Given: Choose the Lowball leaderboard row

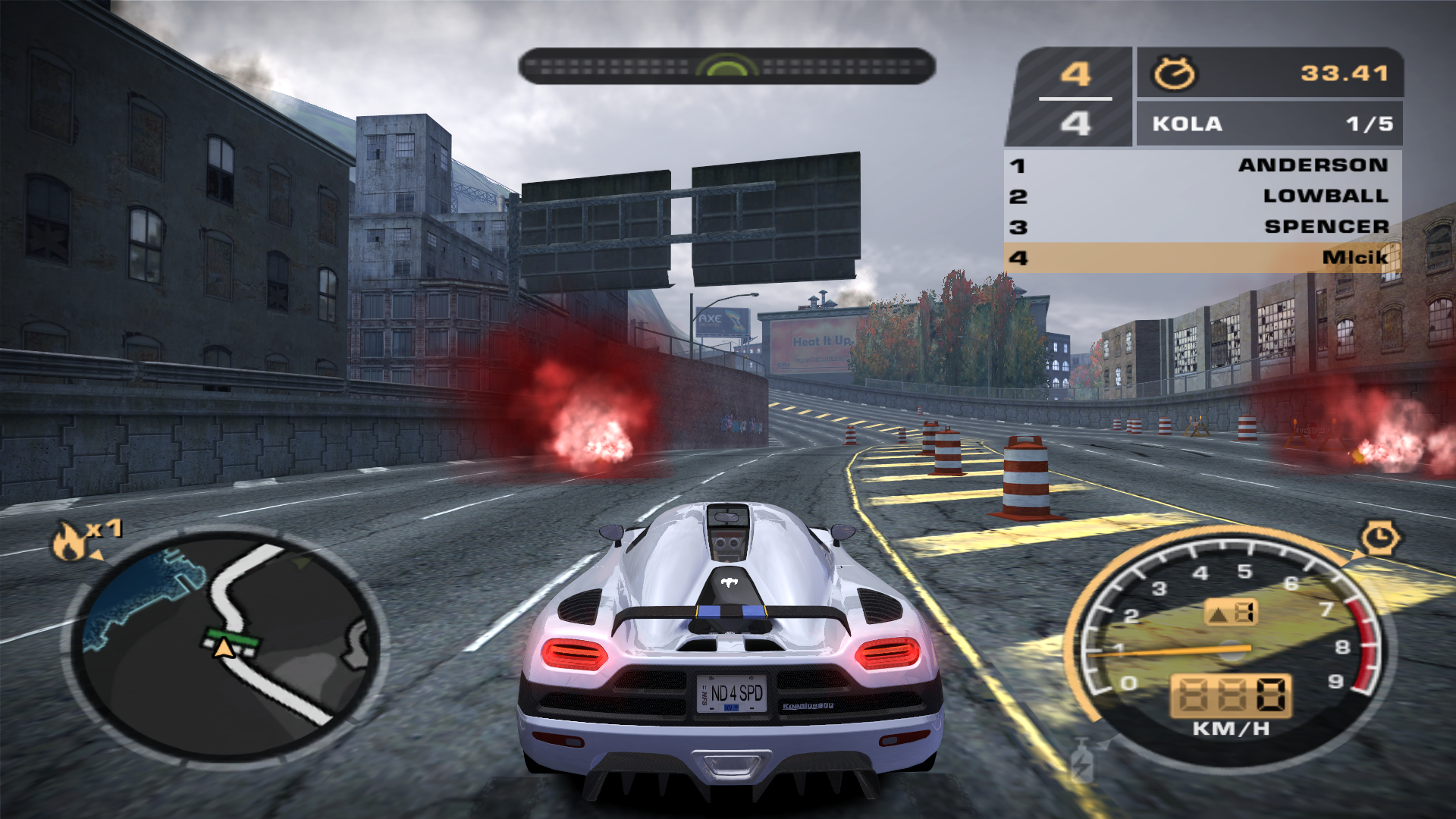Looking at the screenshot, I should coord(1203,196).
